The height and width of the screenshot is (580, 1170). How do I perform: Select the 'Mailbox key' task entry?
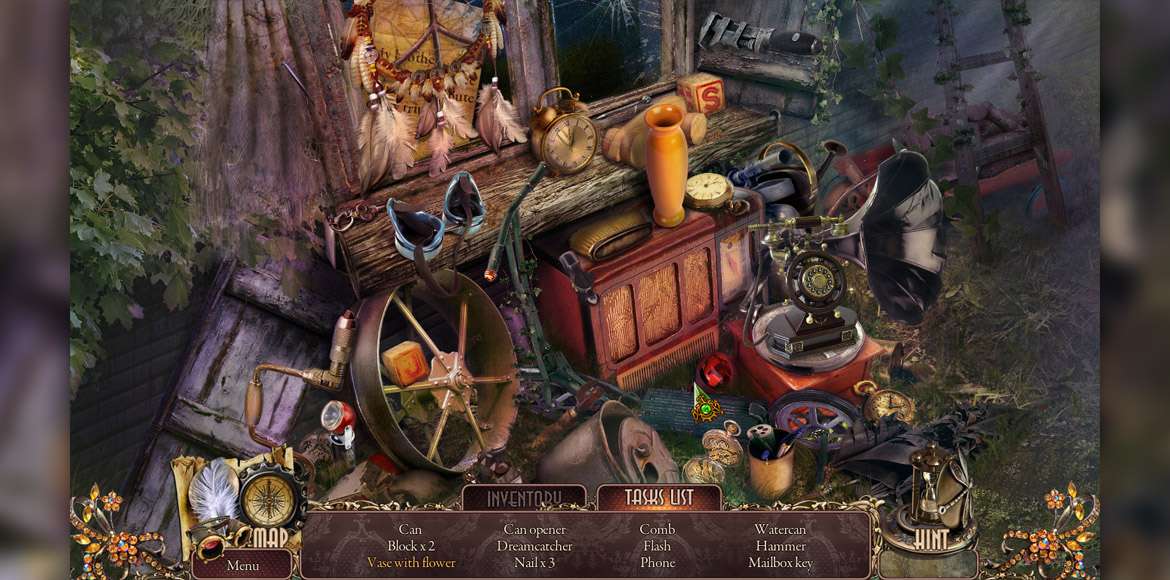[781, 563]
